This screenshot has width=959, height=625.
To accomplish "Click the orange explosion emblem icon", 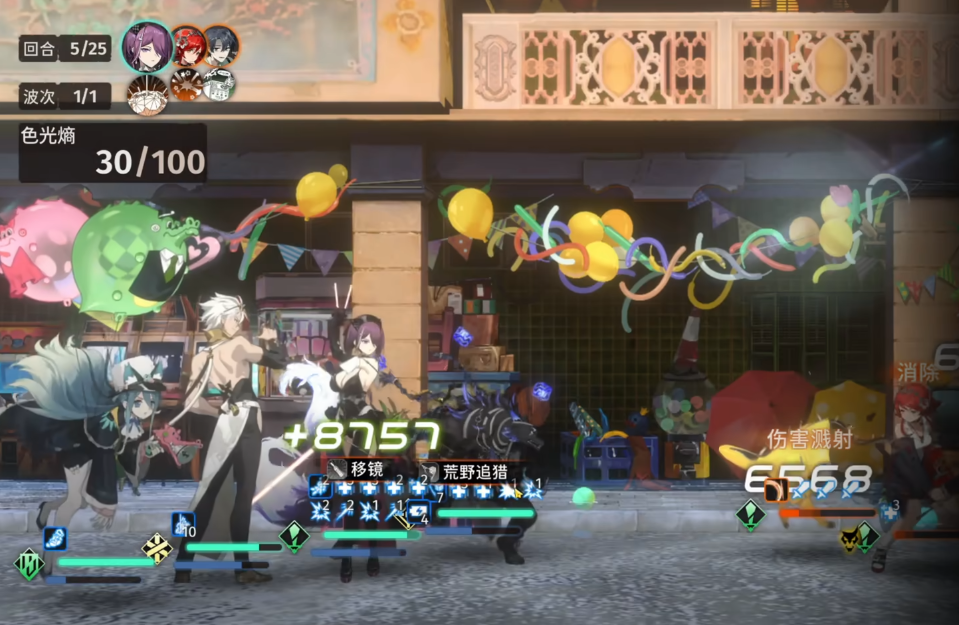I will point(186,84).
